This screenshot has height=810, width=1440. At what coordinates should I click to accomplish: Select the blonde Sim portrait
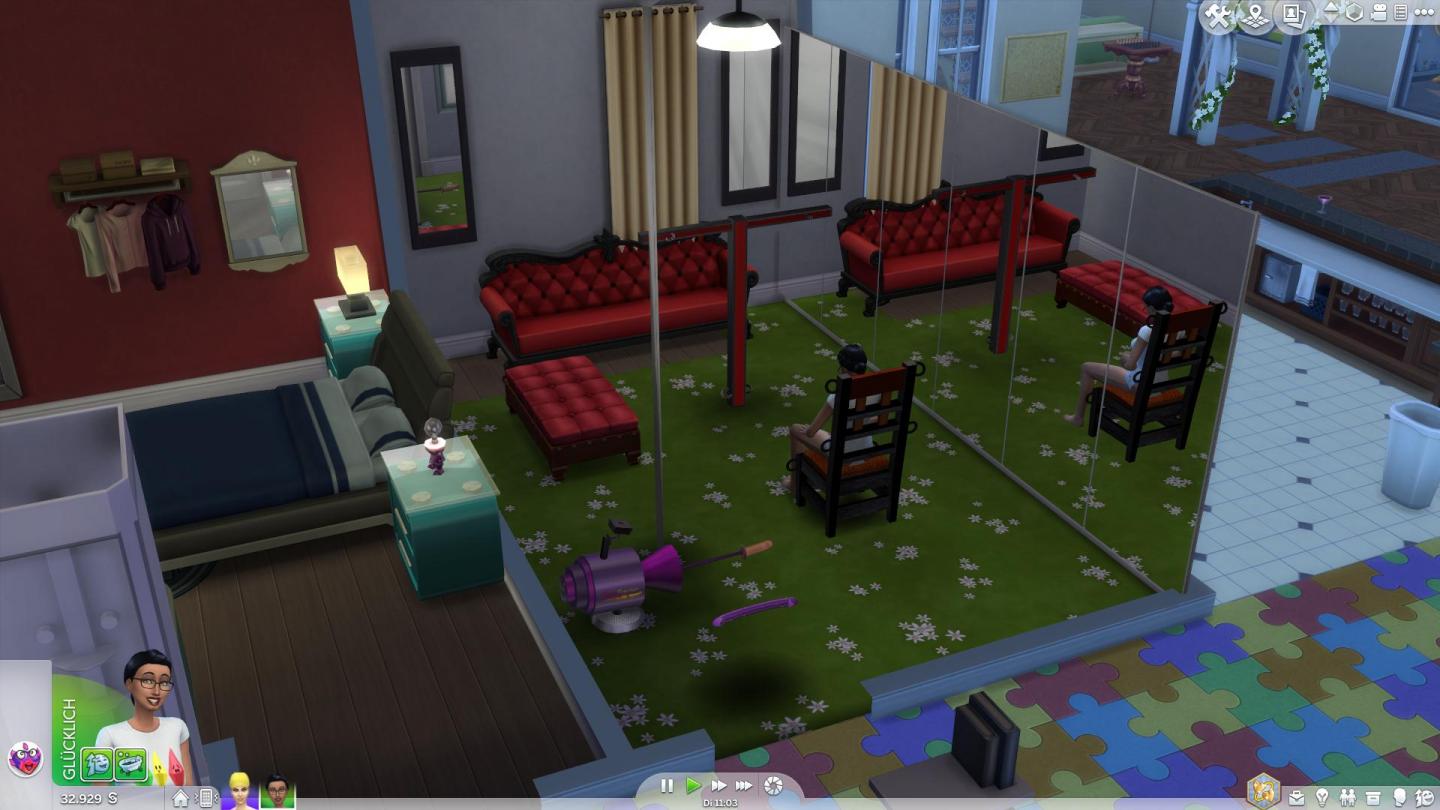240,792
